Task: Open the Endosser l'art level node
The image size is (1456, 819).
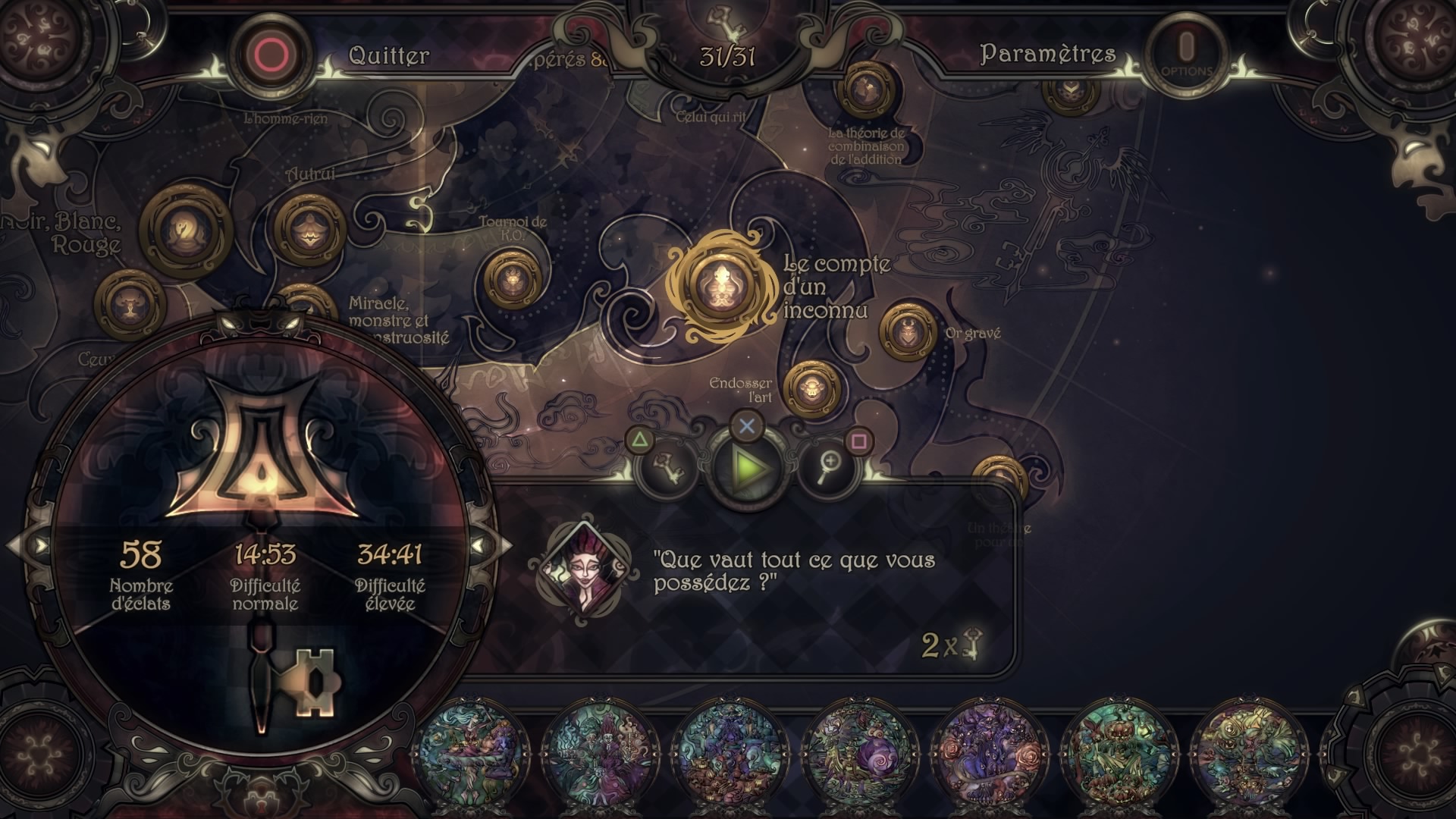Action: (811, 389)
